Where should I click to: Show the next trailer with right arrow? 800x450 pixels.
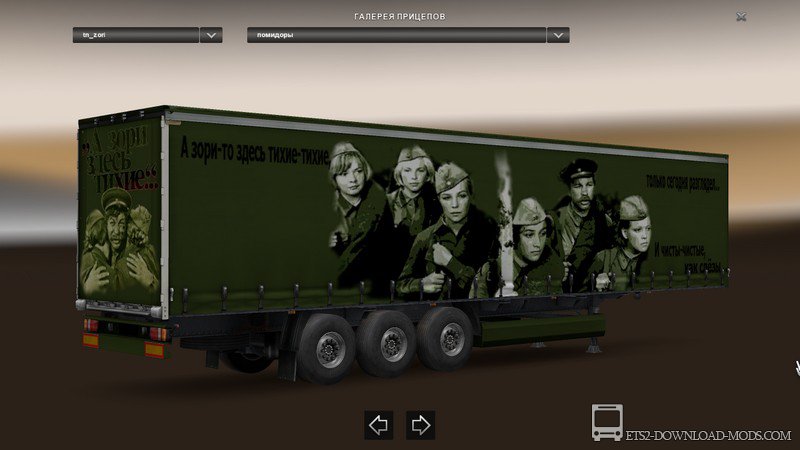420,424
